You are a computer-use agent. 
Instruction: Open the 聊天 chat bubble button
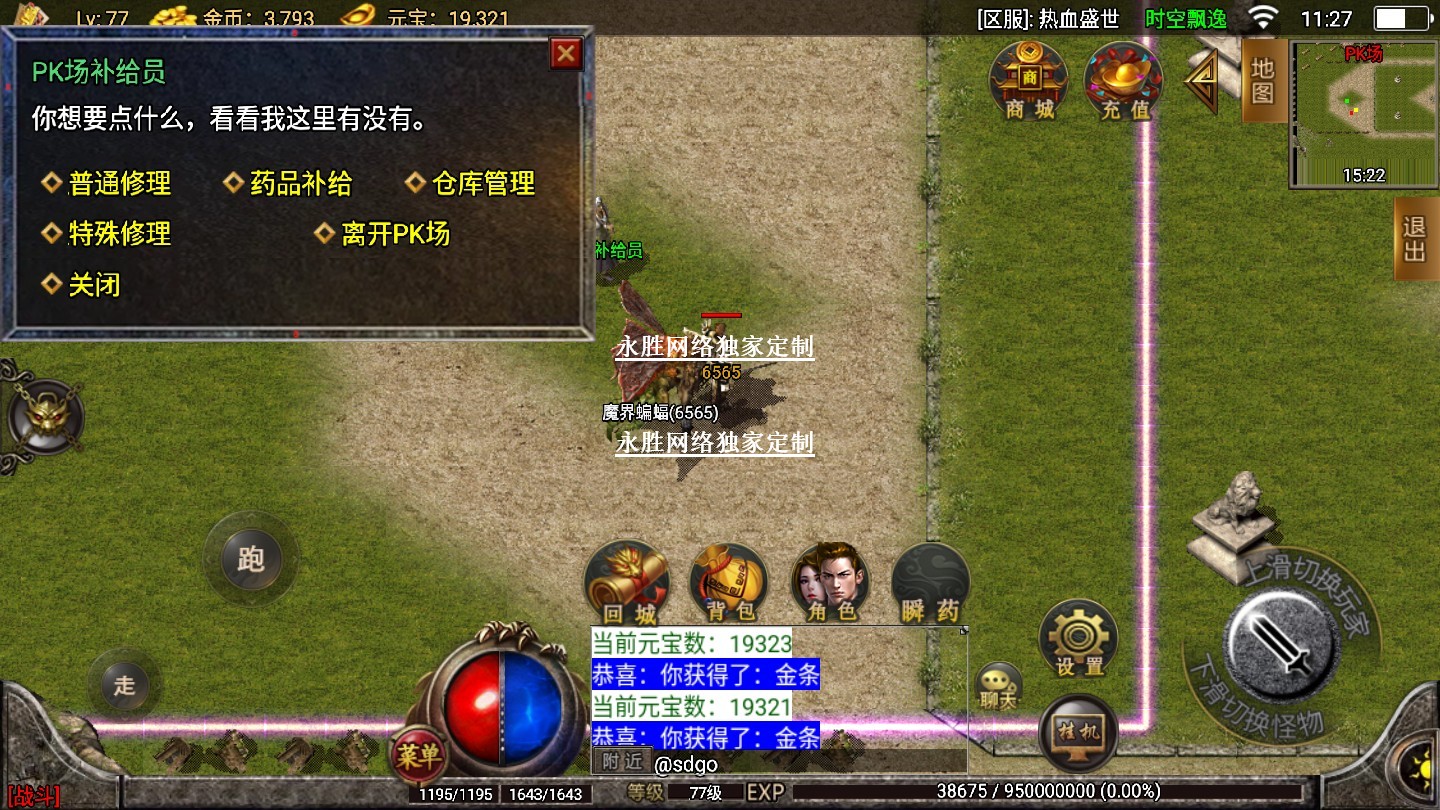(x=997, y=687)
